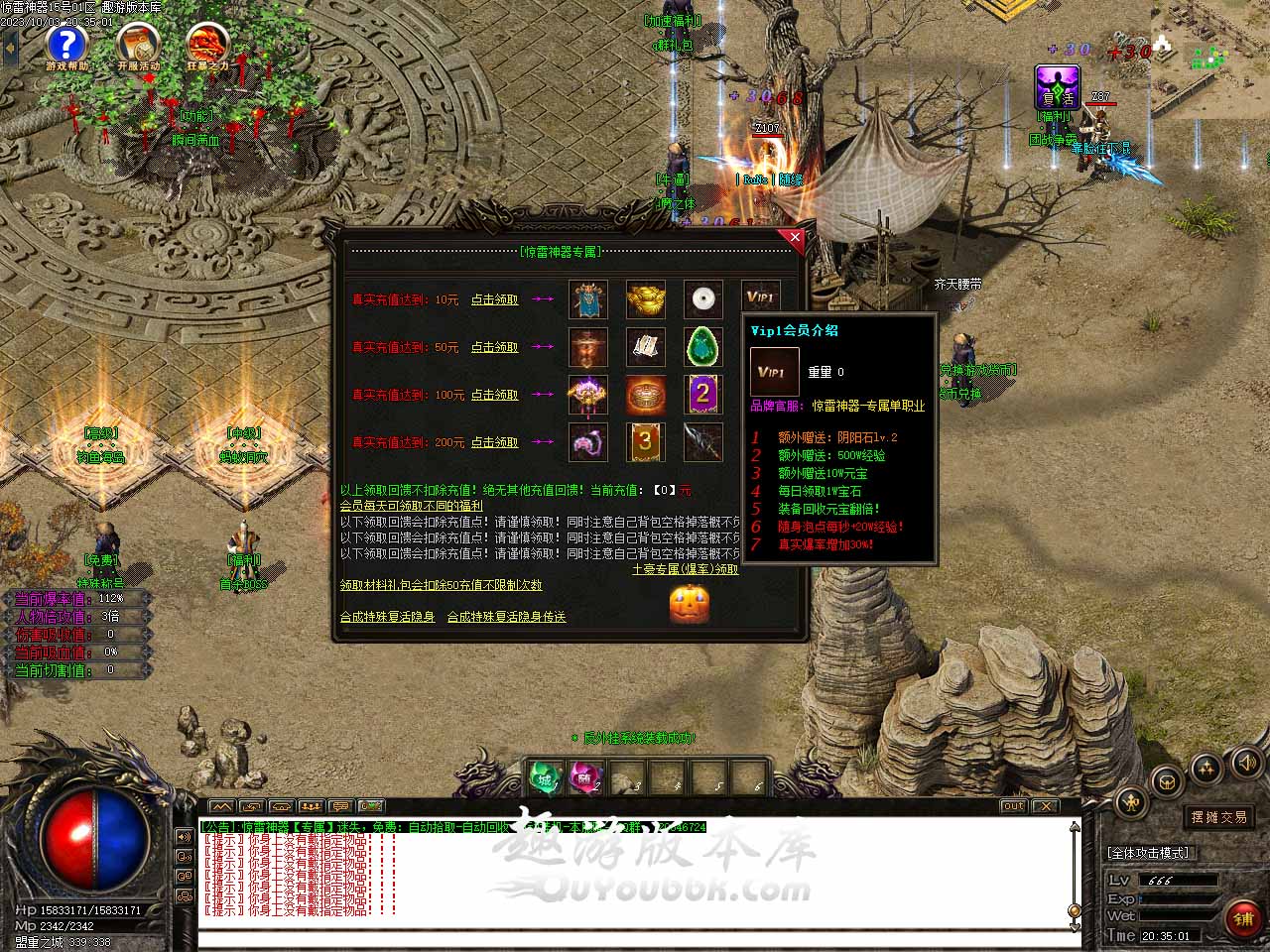Viewport: 1270px width, 952px height.
Task: Click the red 铺 shop button
Action: (1243, 918)
